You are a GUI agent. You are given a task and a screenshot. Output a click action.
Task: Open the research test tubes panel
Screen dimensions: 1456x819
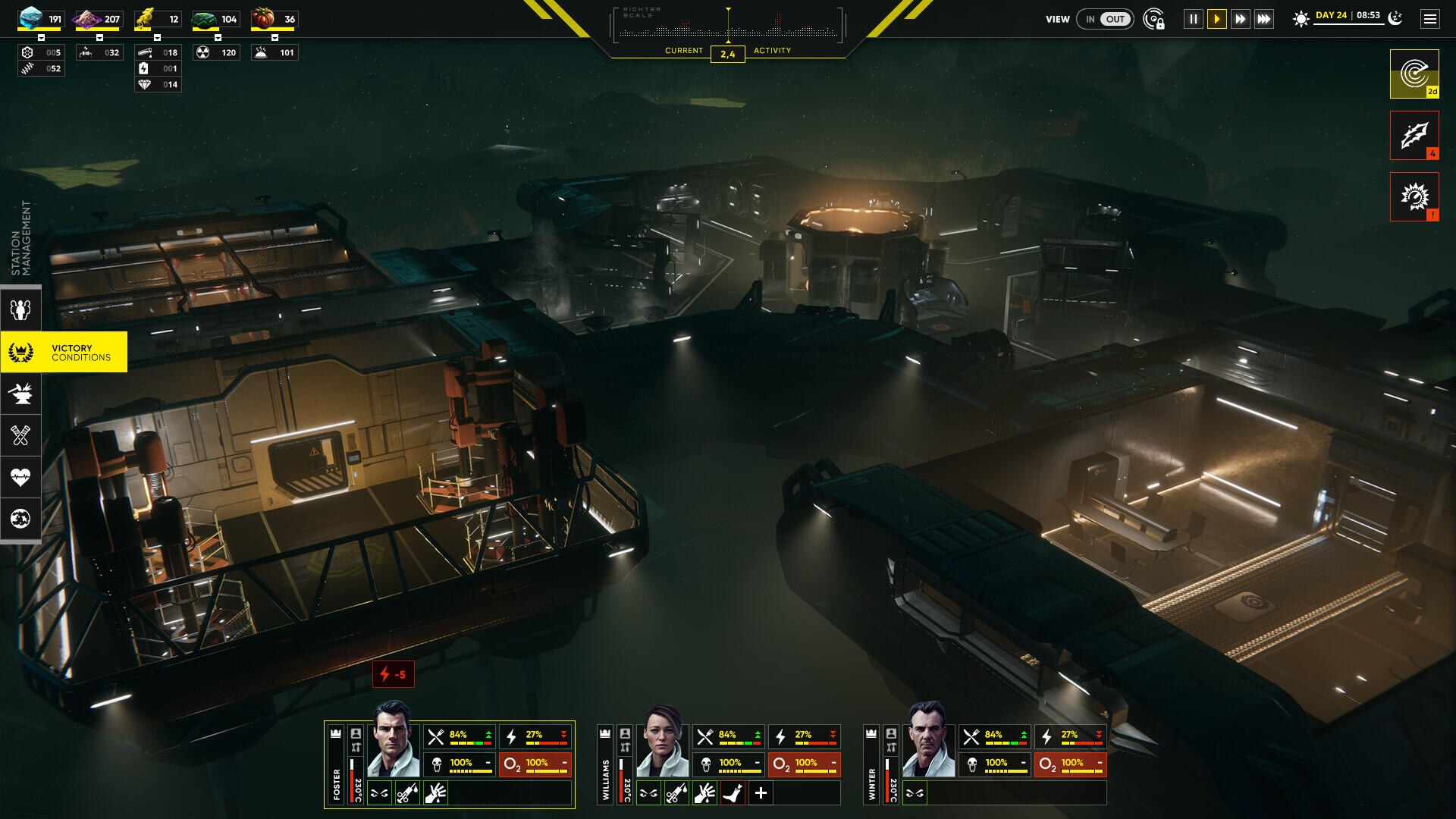point(20,435)
